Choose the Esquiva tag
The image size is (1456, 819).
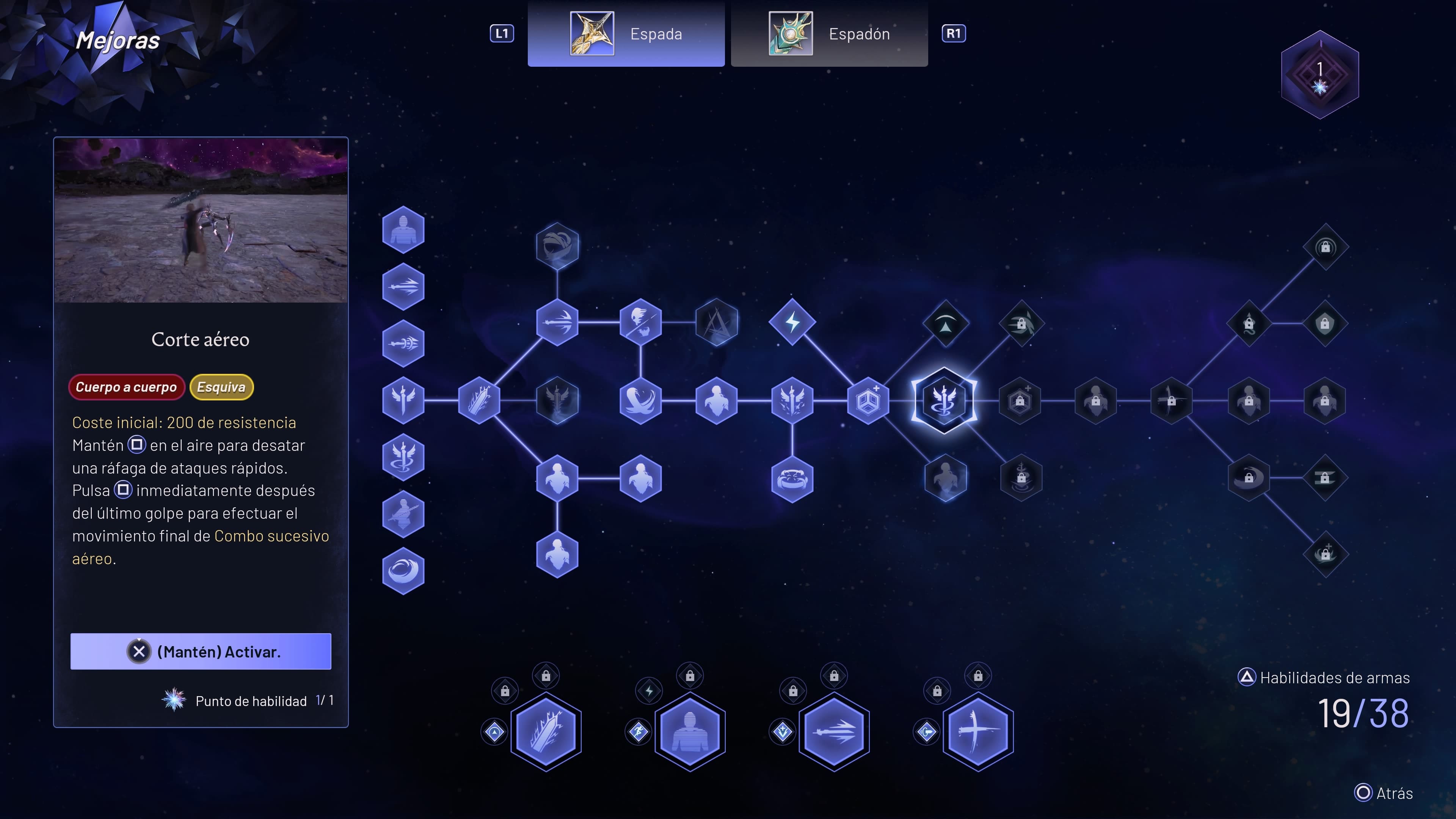221,387
